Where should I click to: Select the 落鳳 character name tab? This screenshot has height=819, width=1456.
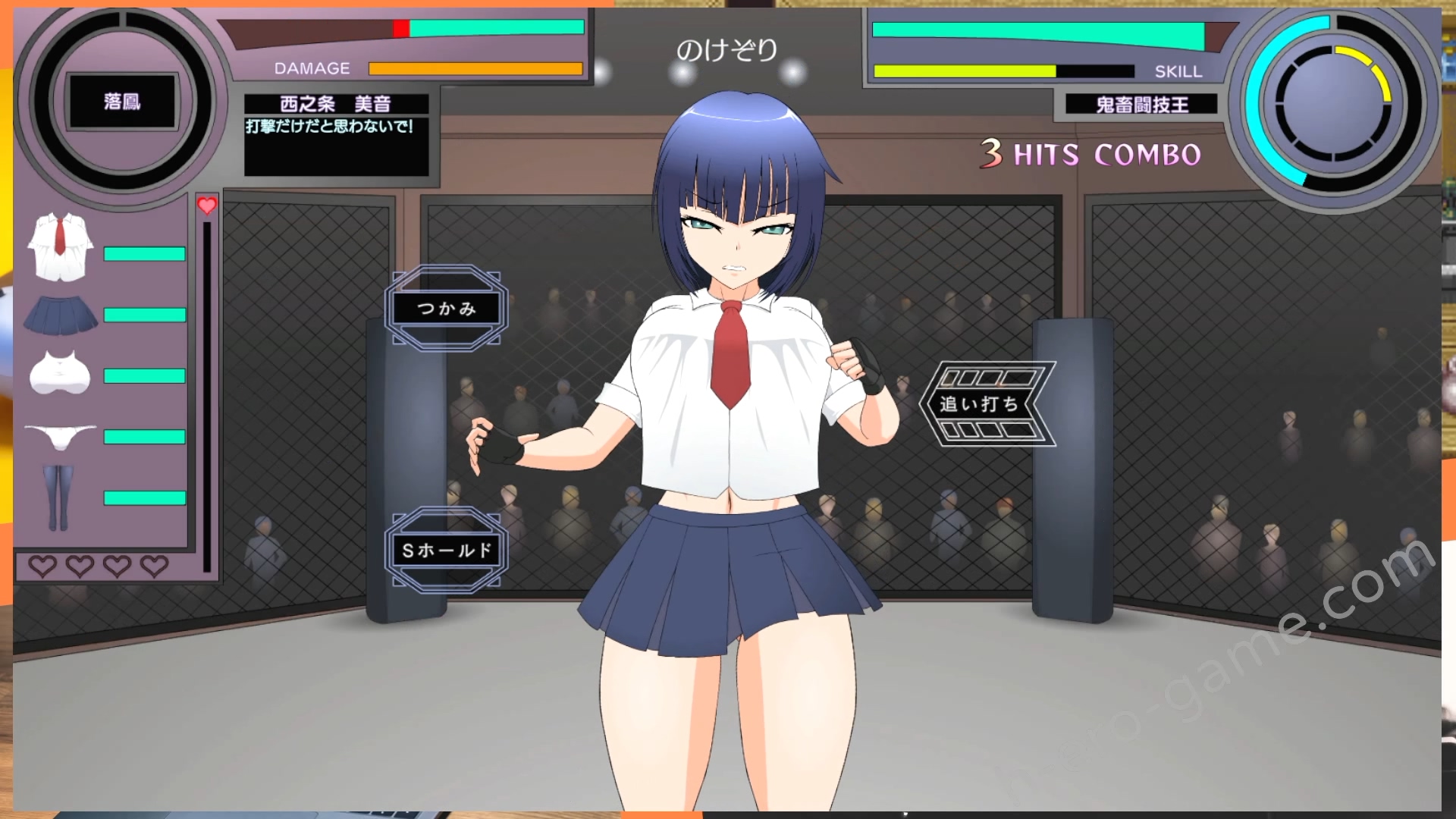coord(121,102)
